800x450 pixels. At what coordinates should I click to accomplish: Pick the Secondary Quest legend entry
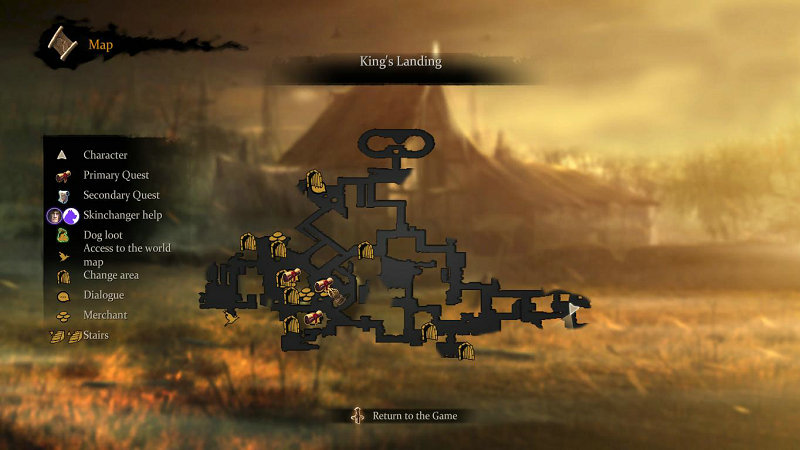[x=121, y=195]
